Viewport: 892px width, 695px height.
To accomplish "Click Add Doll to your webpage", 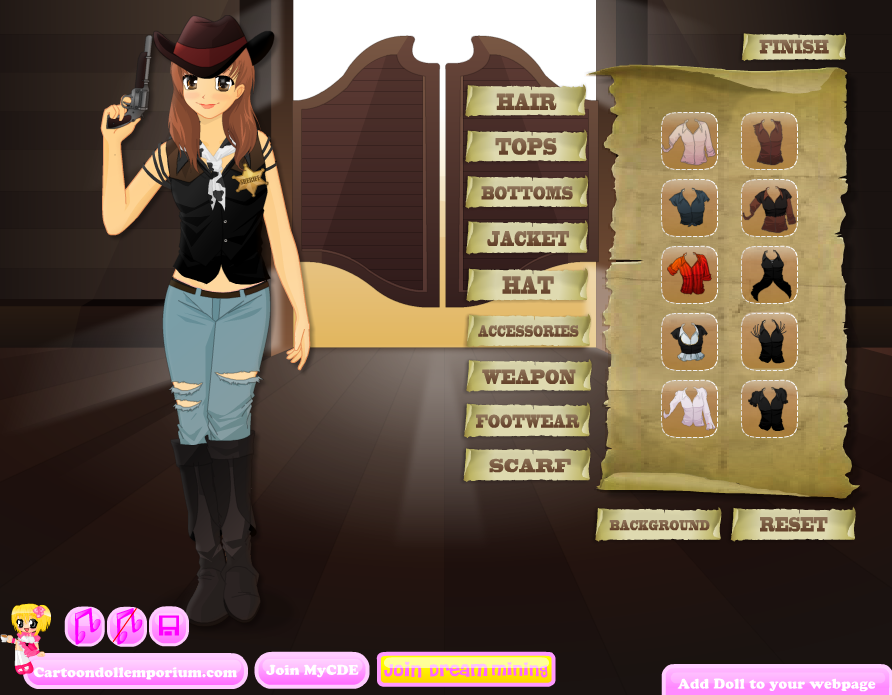I will tap(776, 684).
